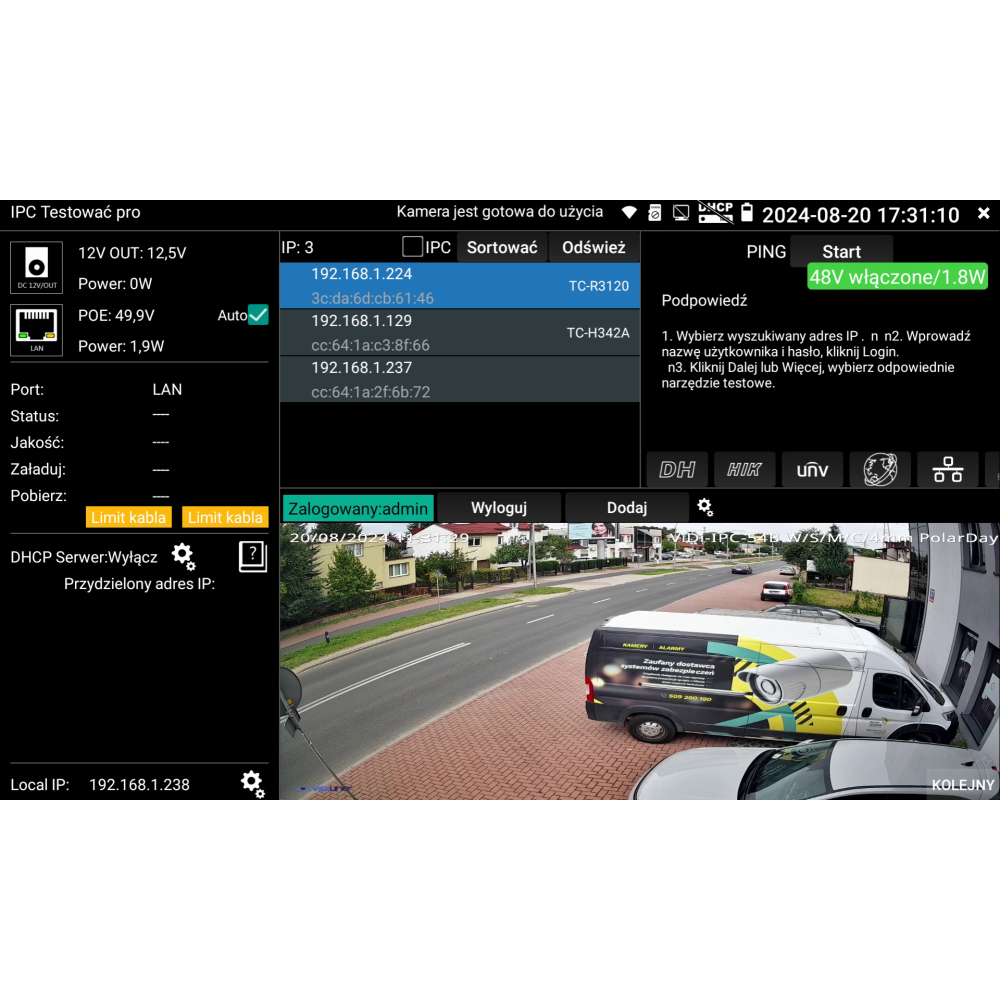
Task: Open the gear settings beside Dodaj
Action: pyautogui.click(x=705, y=507)
